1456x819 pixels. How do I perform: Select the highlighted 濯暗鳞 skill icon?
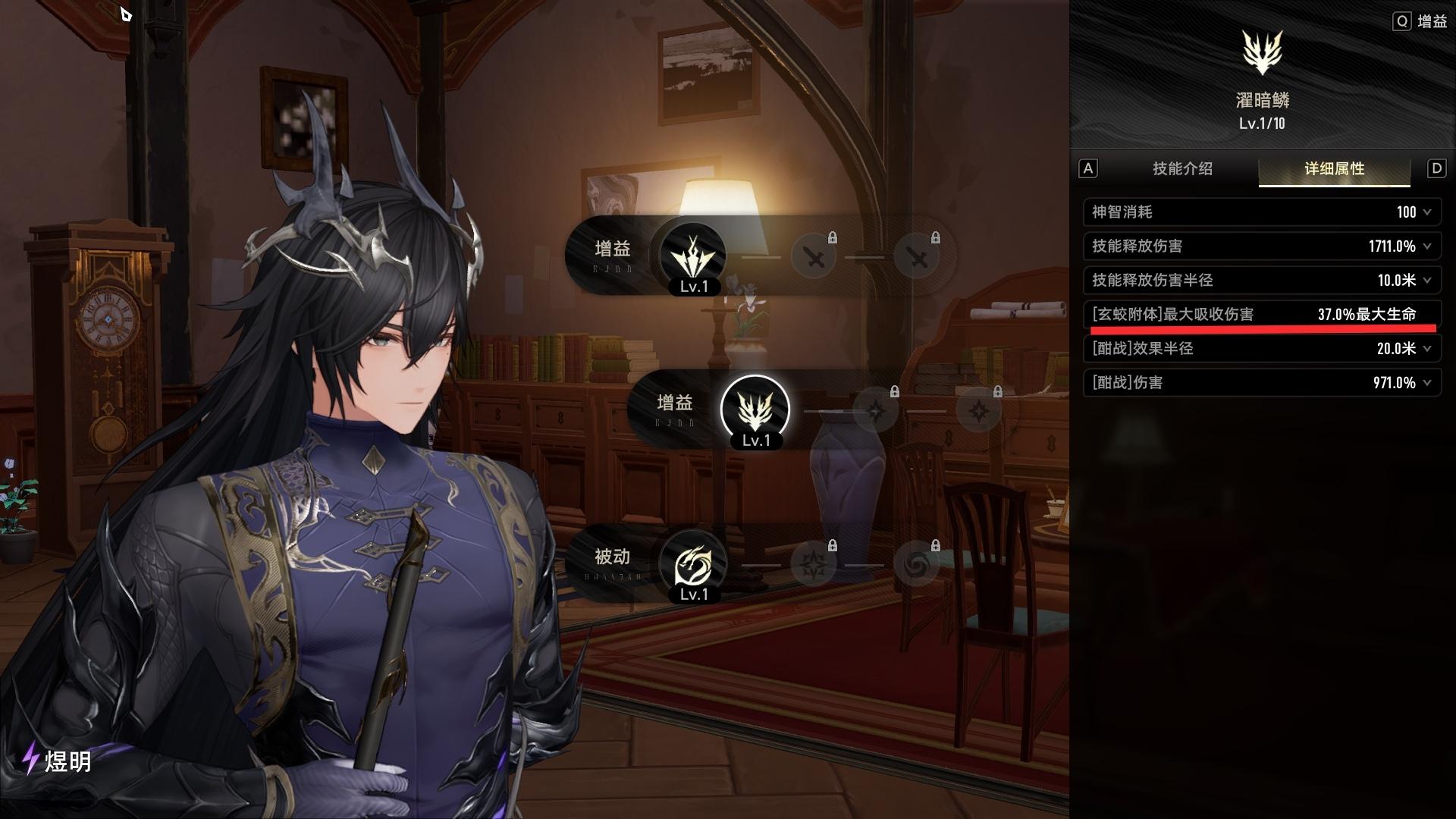(755, 409)
